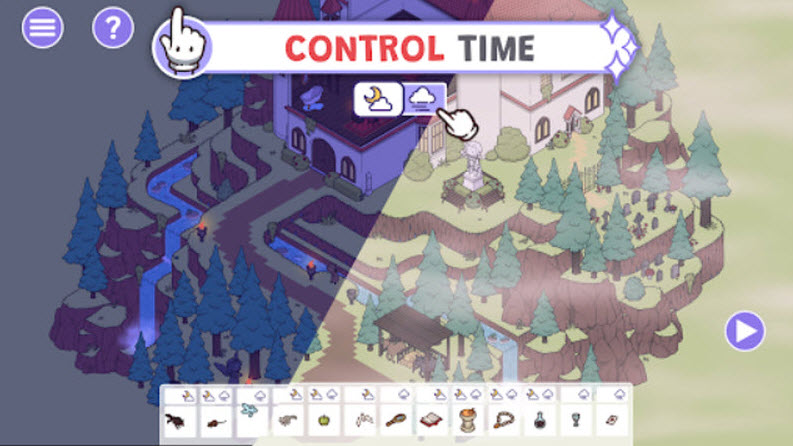Image resolution: width=793 pixels, height=446 pixels.
Task: Open the hamburger menu
Action: [42, 28]
